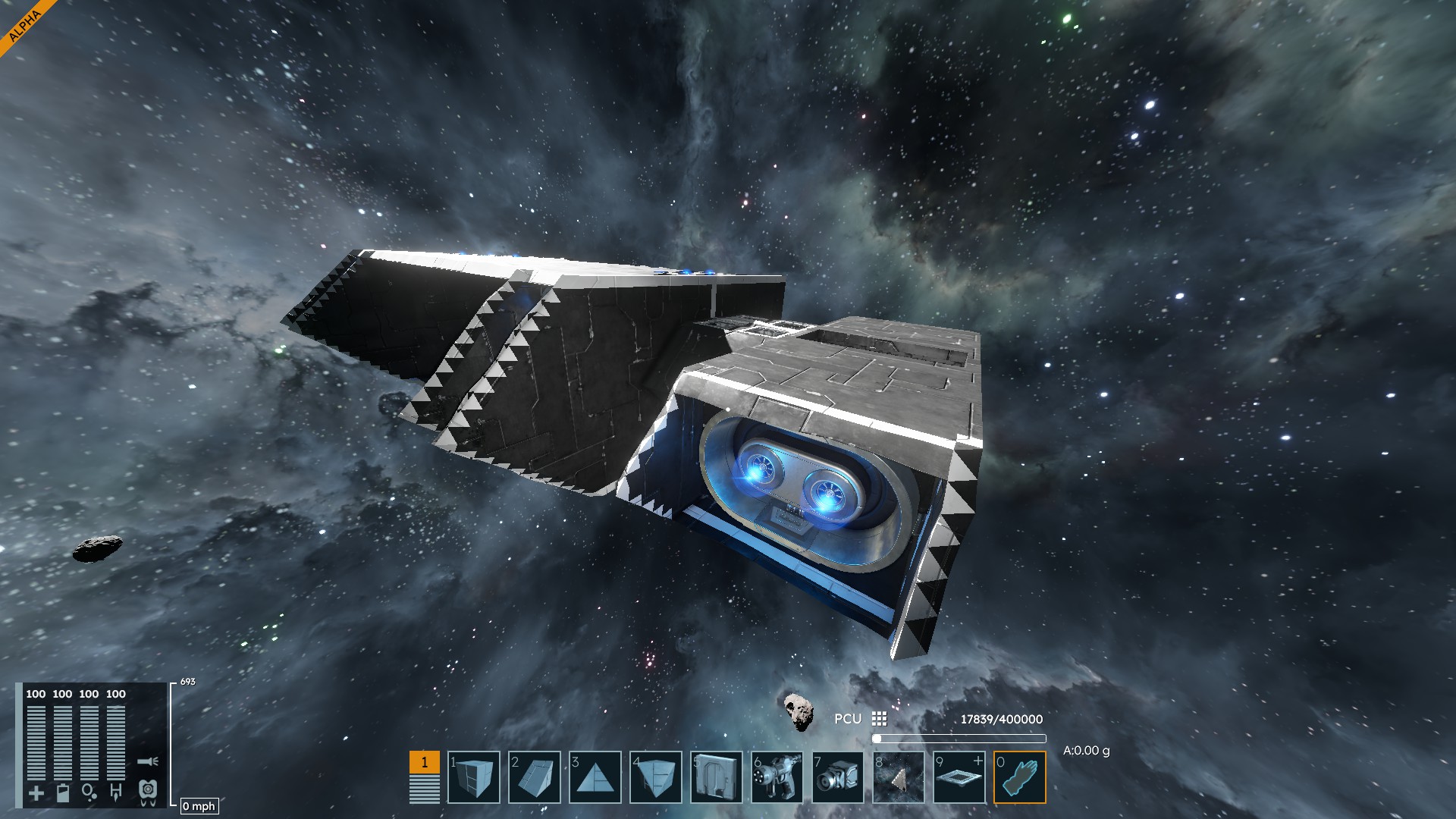
Task: Toggle the flashlight icon in the status panel
Action: (148, 761)
